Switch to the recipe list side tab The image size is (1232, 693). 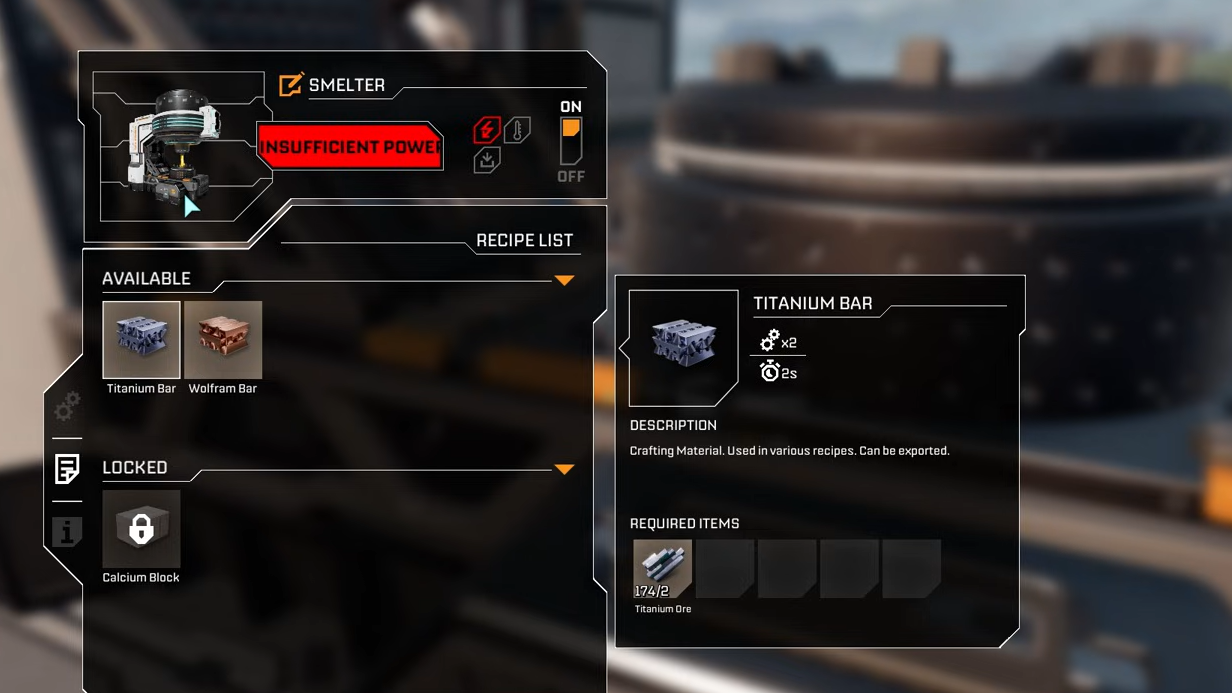pos(67,468)
